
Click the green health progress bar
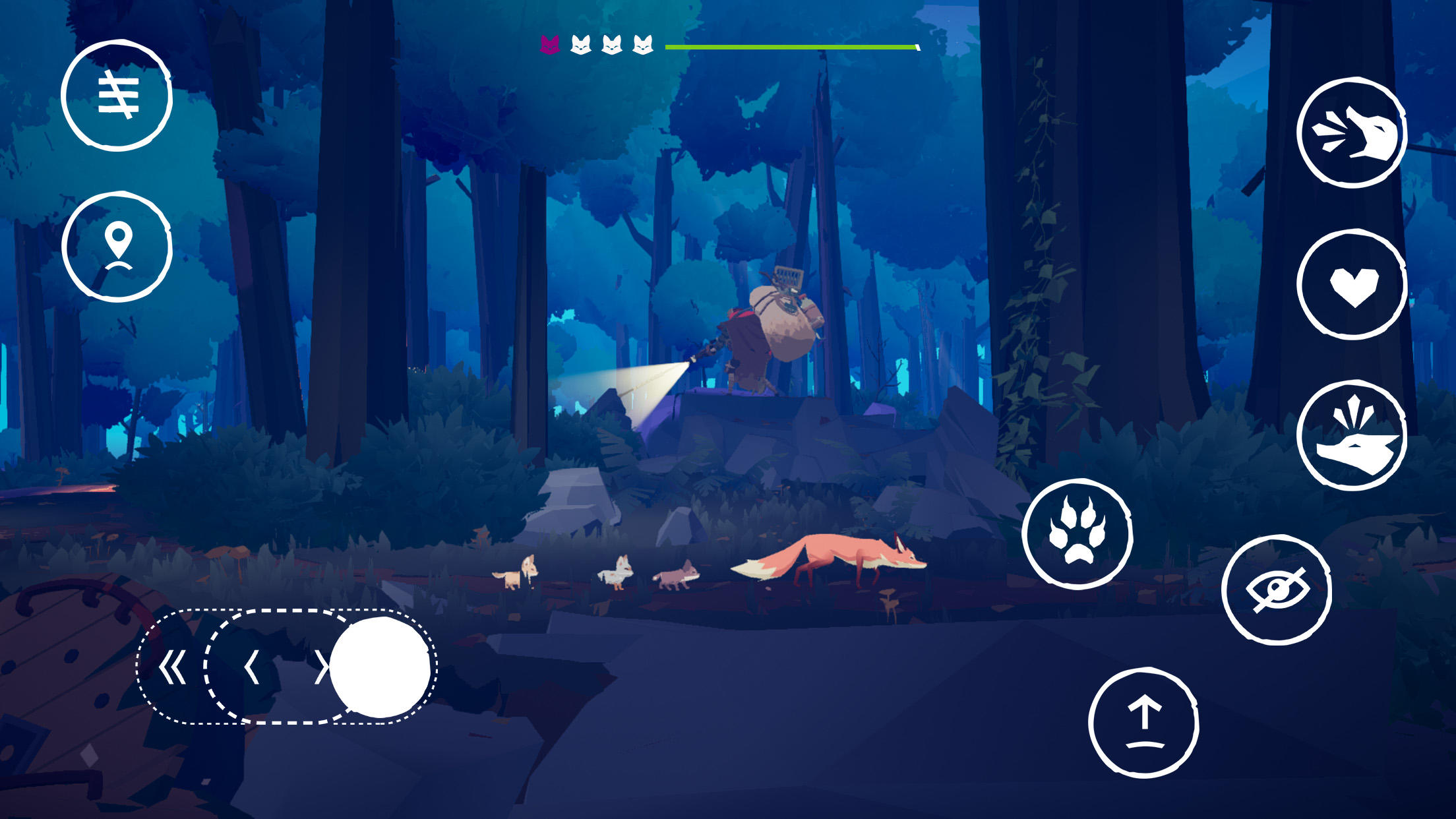click(791, 47)
